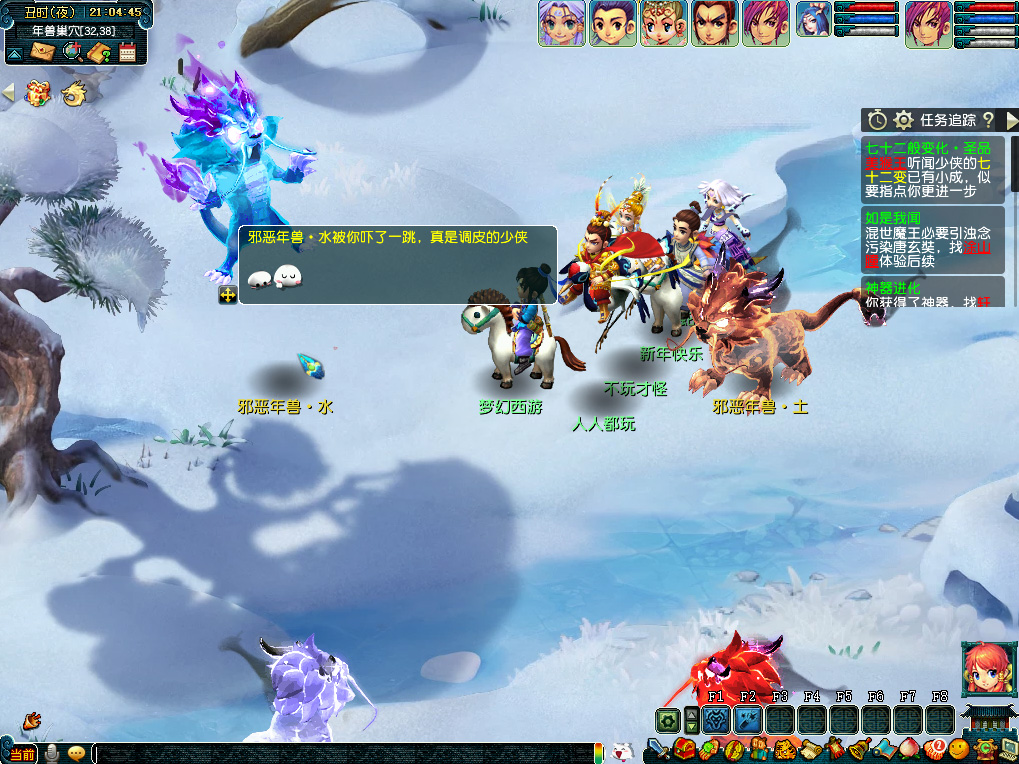
Task: Select the purple-haired teammate portrait
Action: coord(562,23)
